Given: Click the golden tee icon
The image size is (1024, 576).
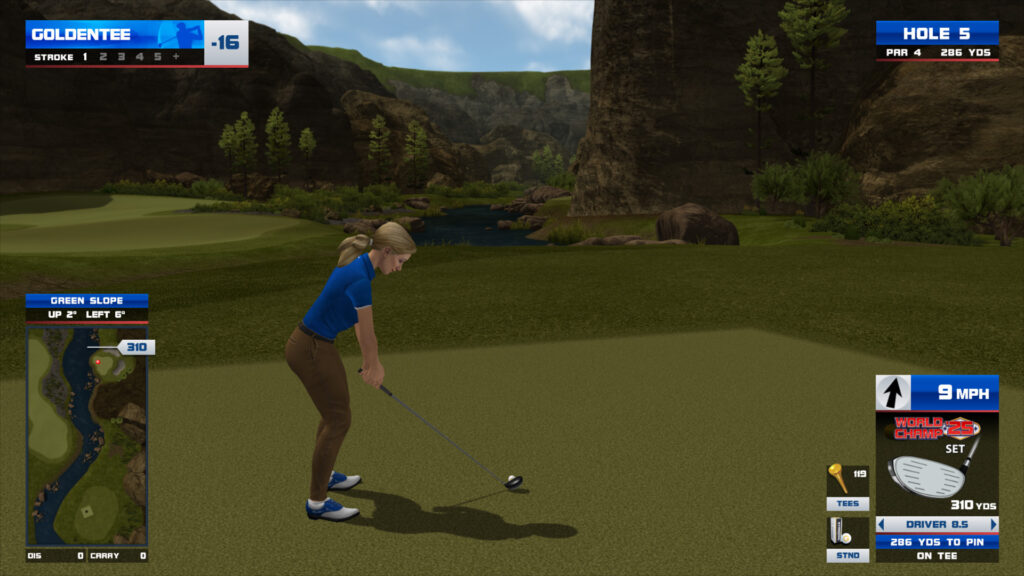Looking at the screenshot, I should click(840, 479).
